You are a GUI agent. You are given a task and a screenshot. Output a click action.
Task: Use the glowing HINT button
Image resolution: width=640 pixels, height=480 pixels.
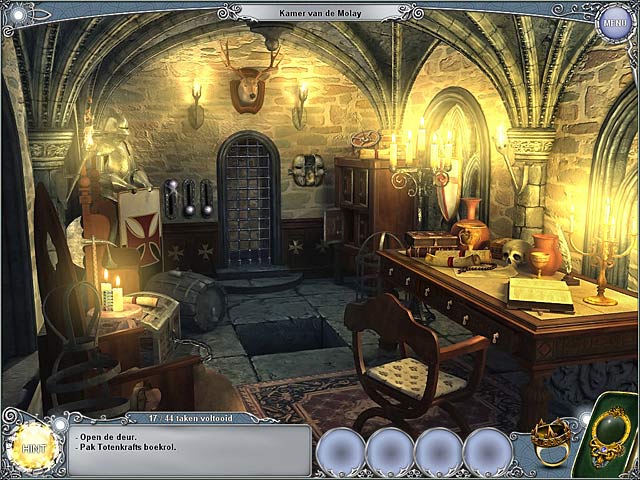(x=29, y=441)
